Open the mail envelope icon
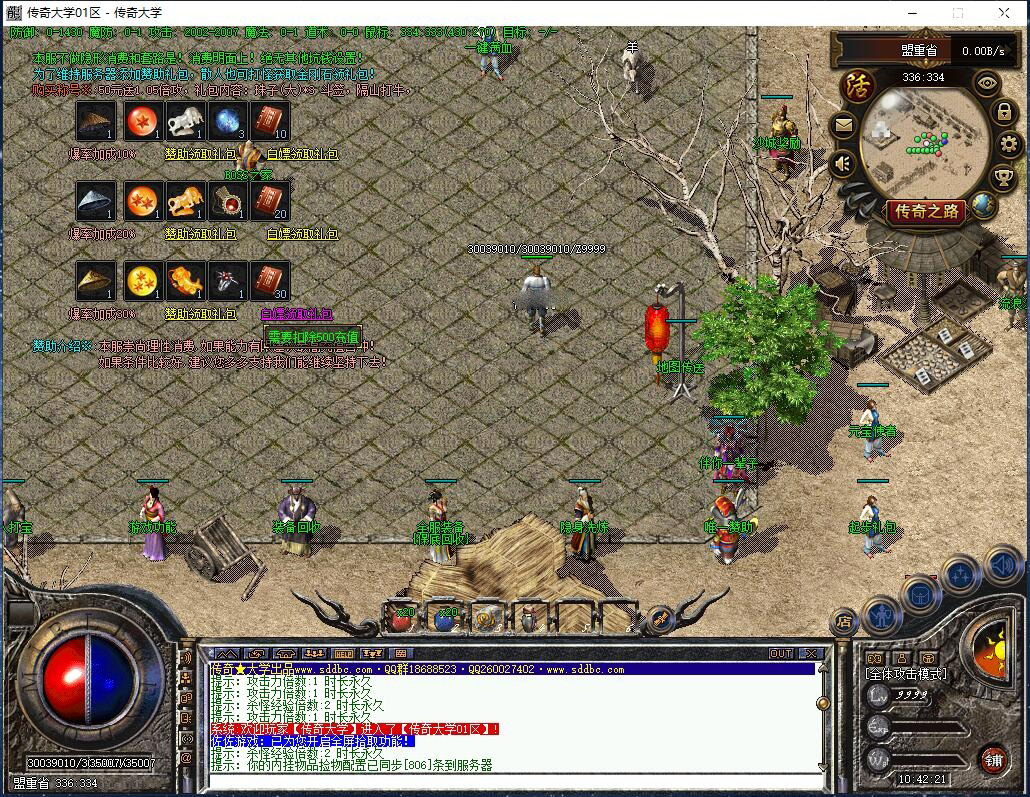 (843, 125)
